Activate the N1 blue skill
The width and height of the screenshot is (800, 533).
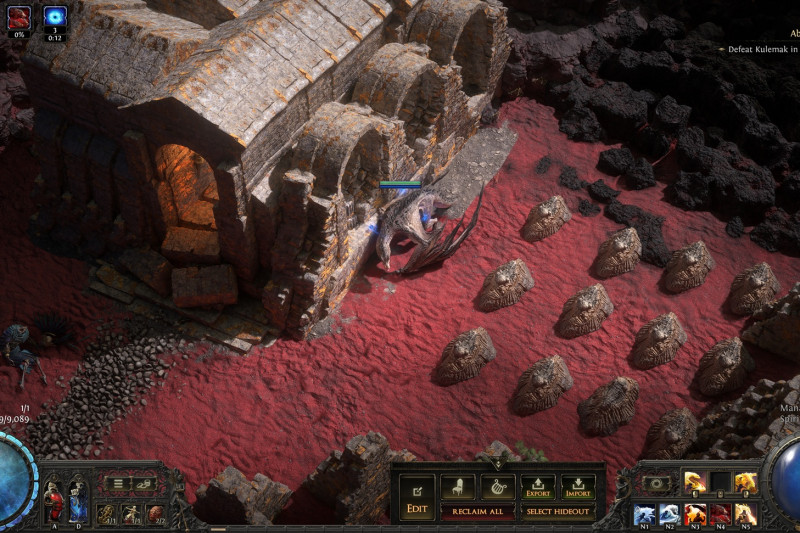[x=644, y=514]
